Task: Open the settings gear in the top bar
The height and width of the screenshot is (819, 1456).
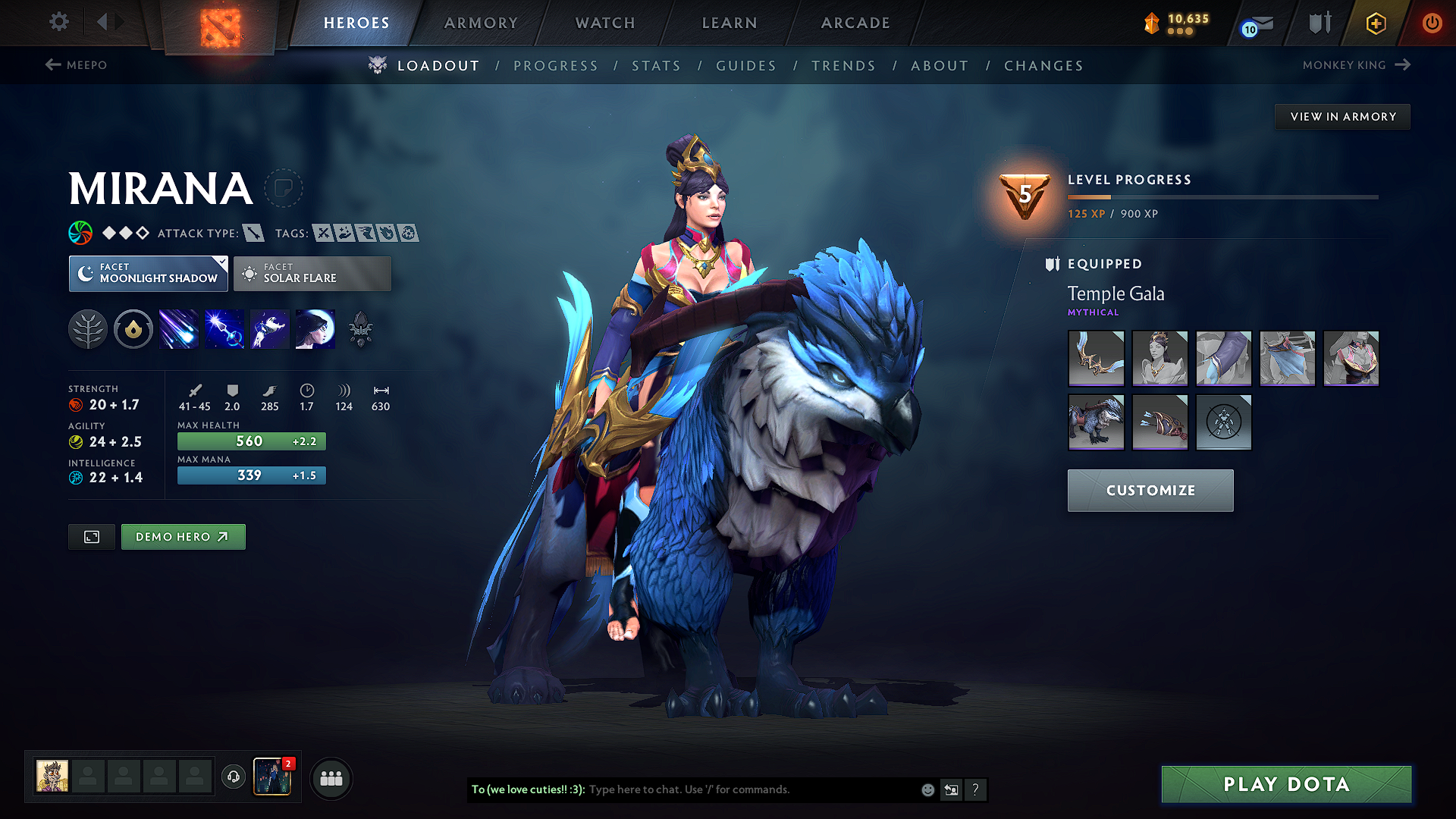Action: pyautogui.click(x=58, y=22)
